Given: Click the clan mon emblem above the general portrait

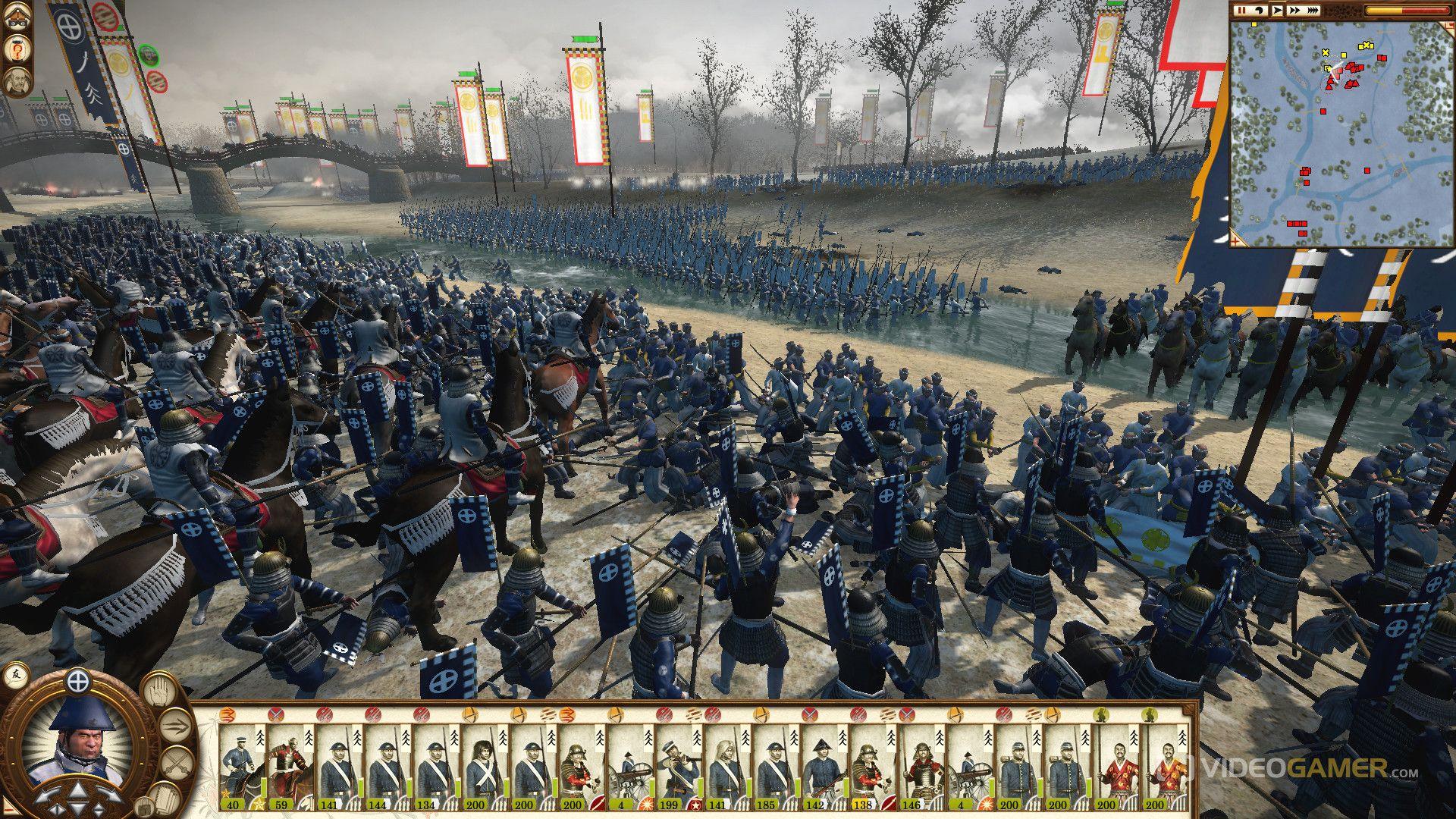Looking at the screenshot, I should [x=78, y=682].
